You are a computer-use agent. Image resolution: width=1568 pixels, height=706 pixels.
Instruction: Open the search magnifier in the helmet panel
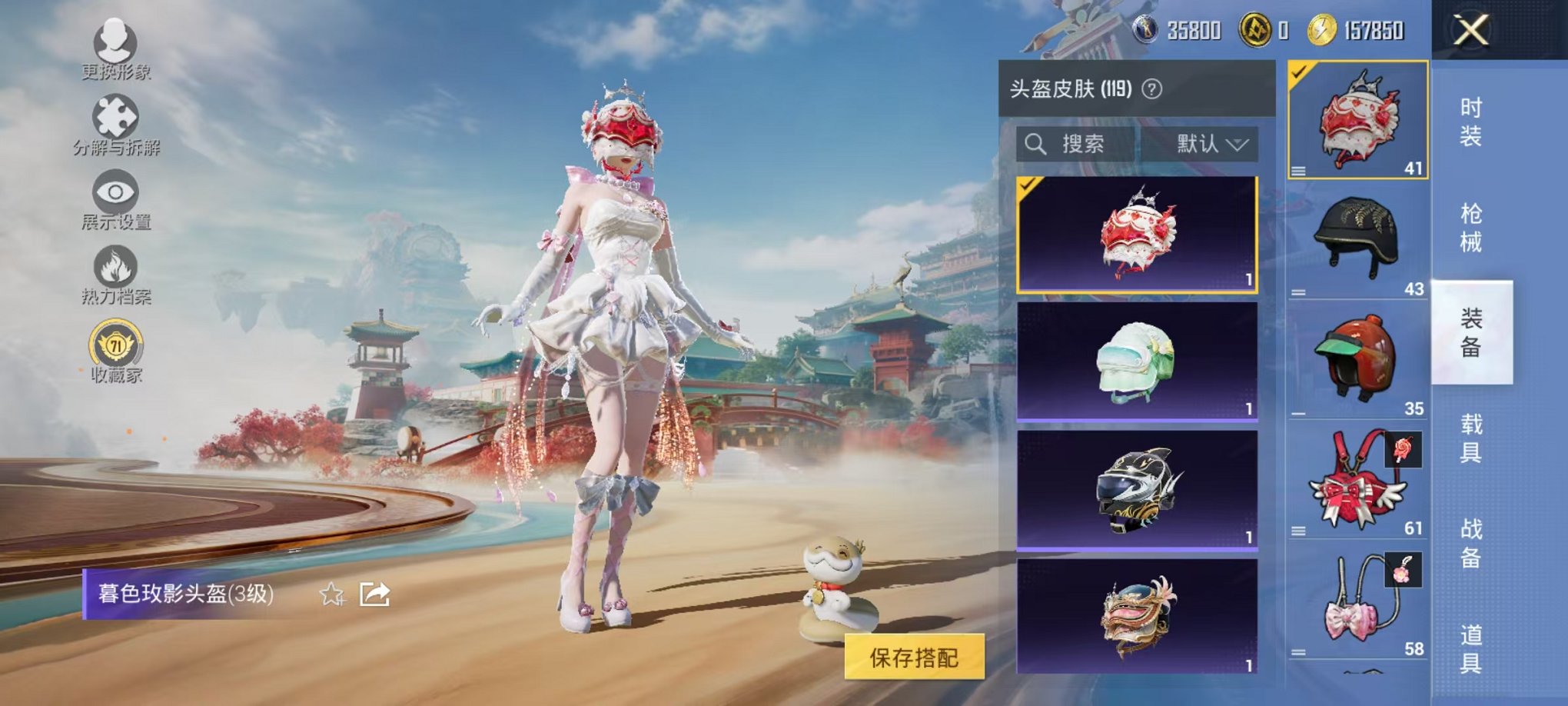[1036, 145]
